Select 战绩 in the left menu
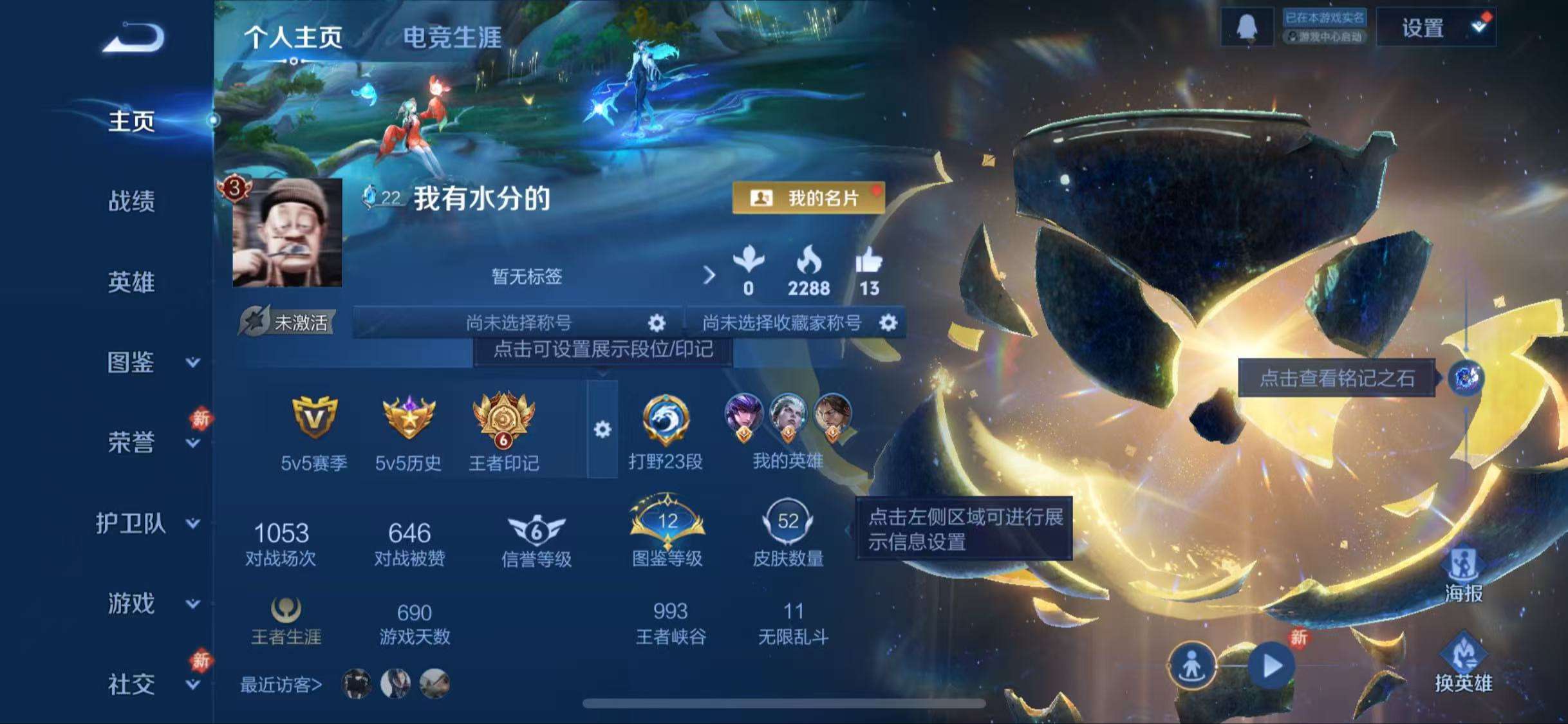 (132, 203)
